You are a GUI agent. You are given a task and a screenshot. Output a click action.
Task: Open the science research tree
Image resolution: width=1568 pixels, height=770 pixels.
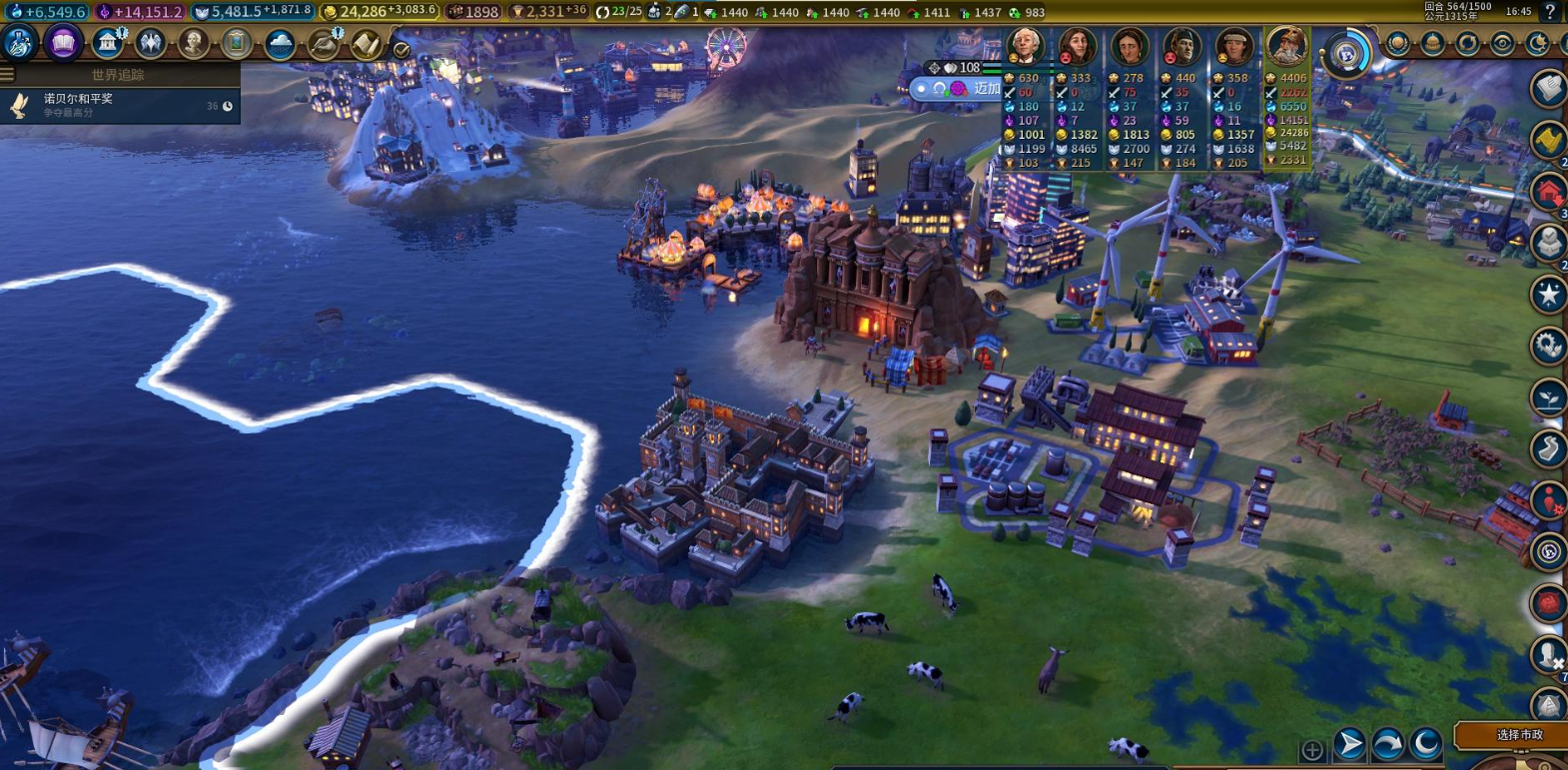pos(19,43)
